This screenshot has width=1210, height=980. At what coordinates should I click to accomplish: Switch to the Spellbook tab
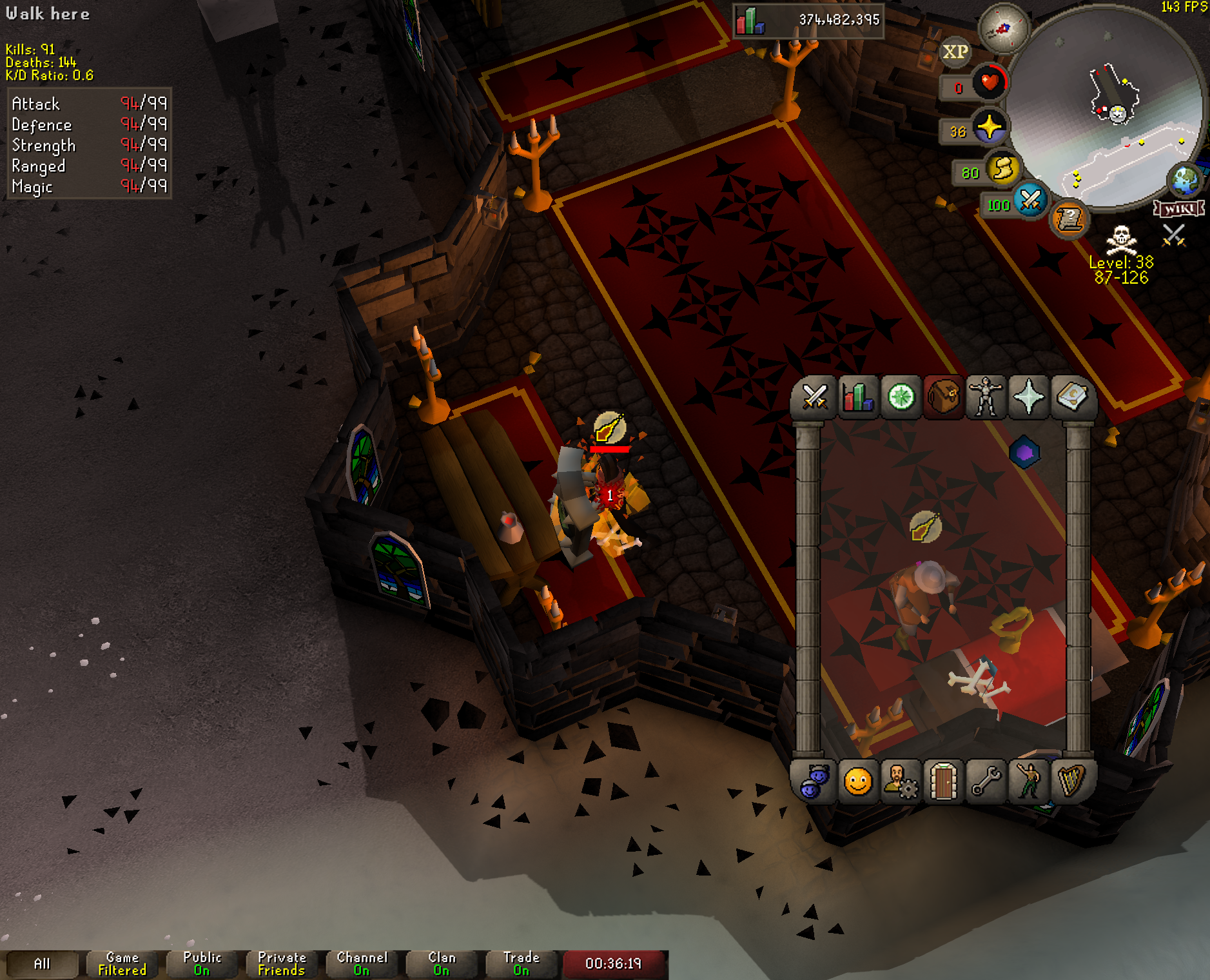(x=1071, y=397)
